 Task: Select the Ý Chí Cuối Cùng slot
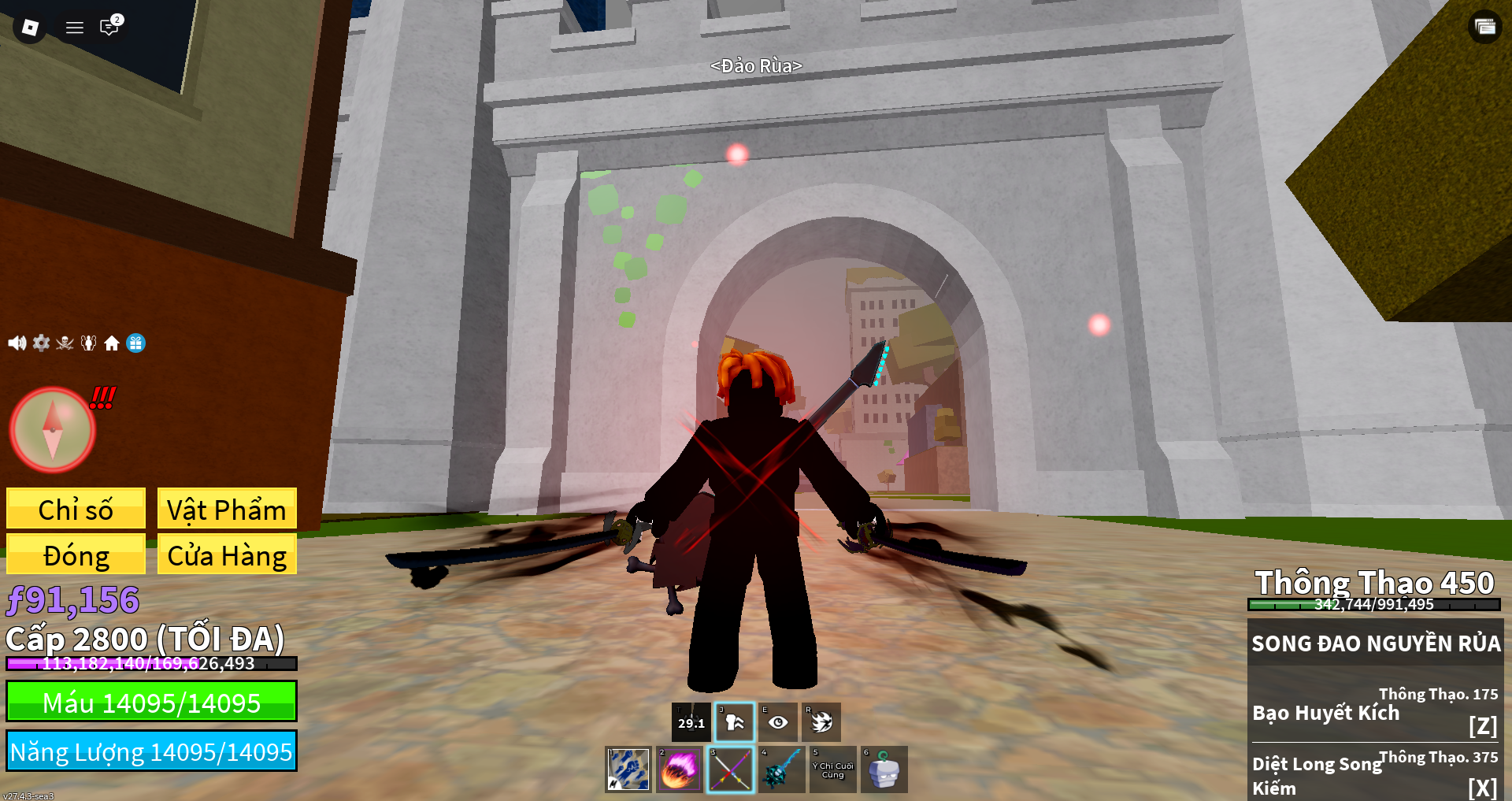pyautogui.click(x=832, y=769)
